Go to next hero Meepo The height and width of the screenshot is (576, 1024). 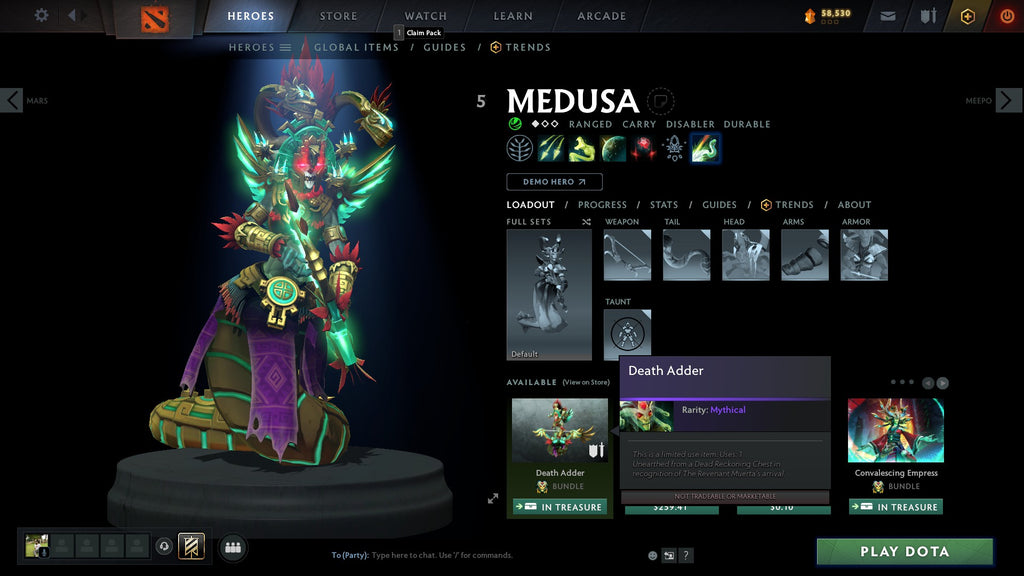(1008, 100)
